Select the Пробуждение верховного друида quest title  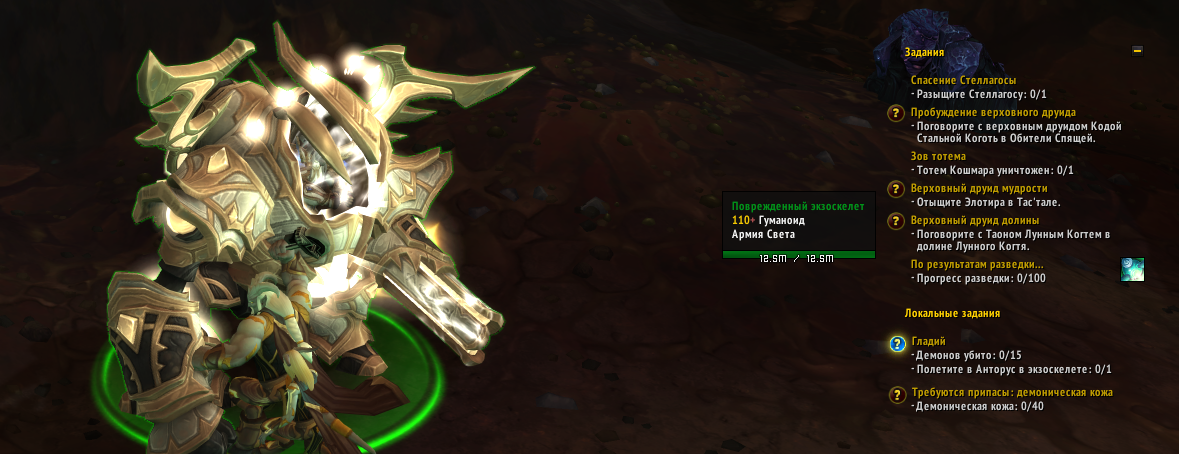[992, 112]
